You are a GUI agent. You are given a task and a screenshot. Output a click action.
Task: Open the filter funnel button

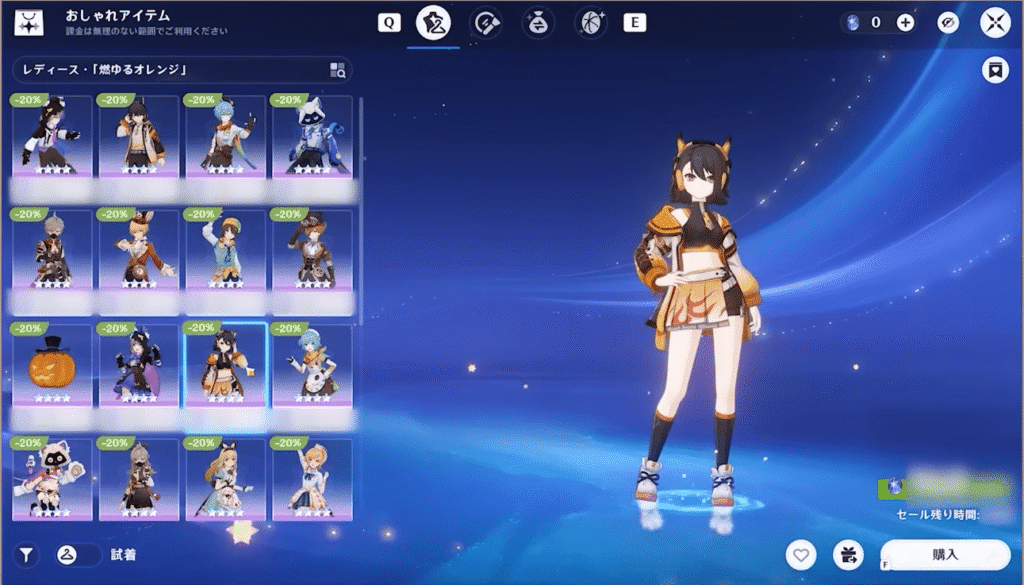(x=26, y=554)
